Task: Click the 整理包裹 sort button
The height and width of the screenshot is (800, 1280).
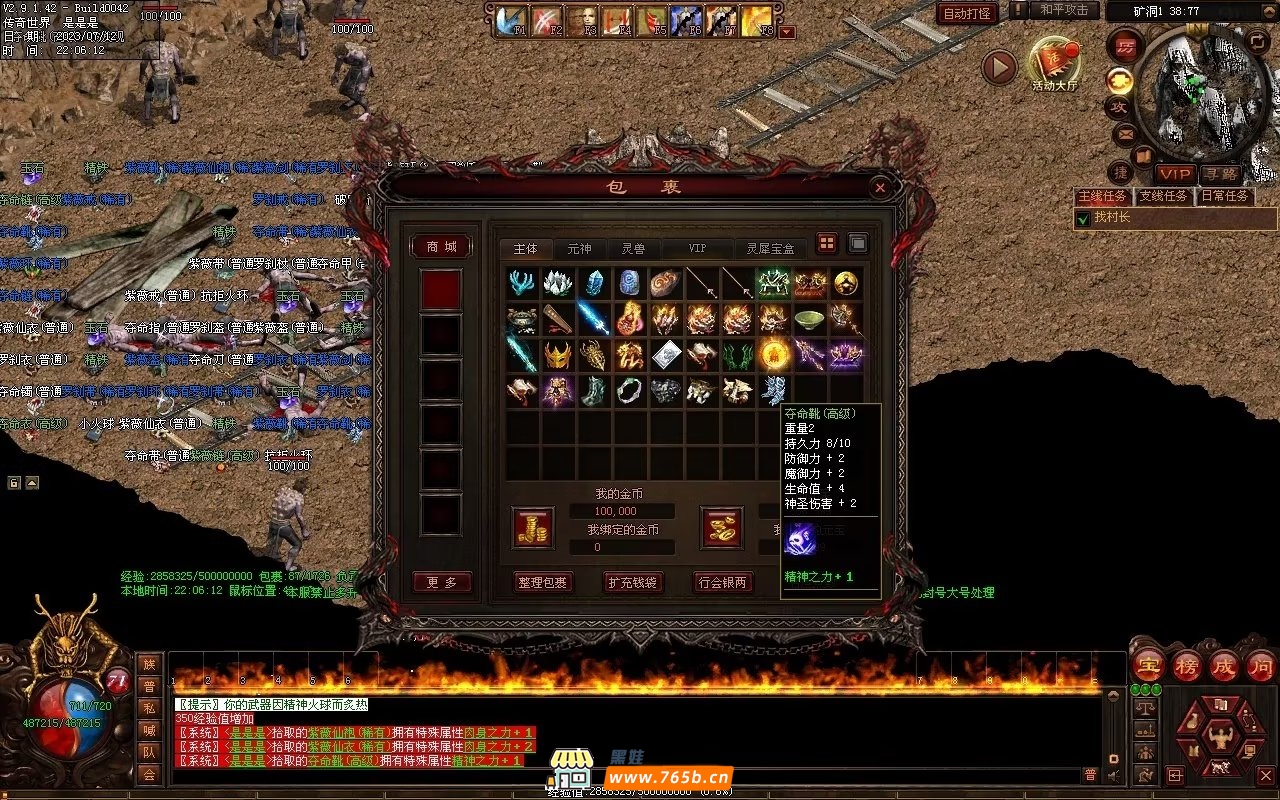Action: pyautogui.click(x=542, y=582)
